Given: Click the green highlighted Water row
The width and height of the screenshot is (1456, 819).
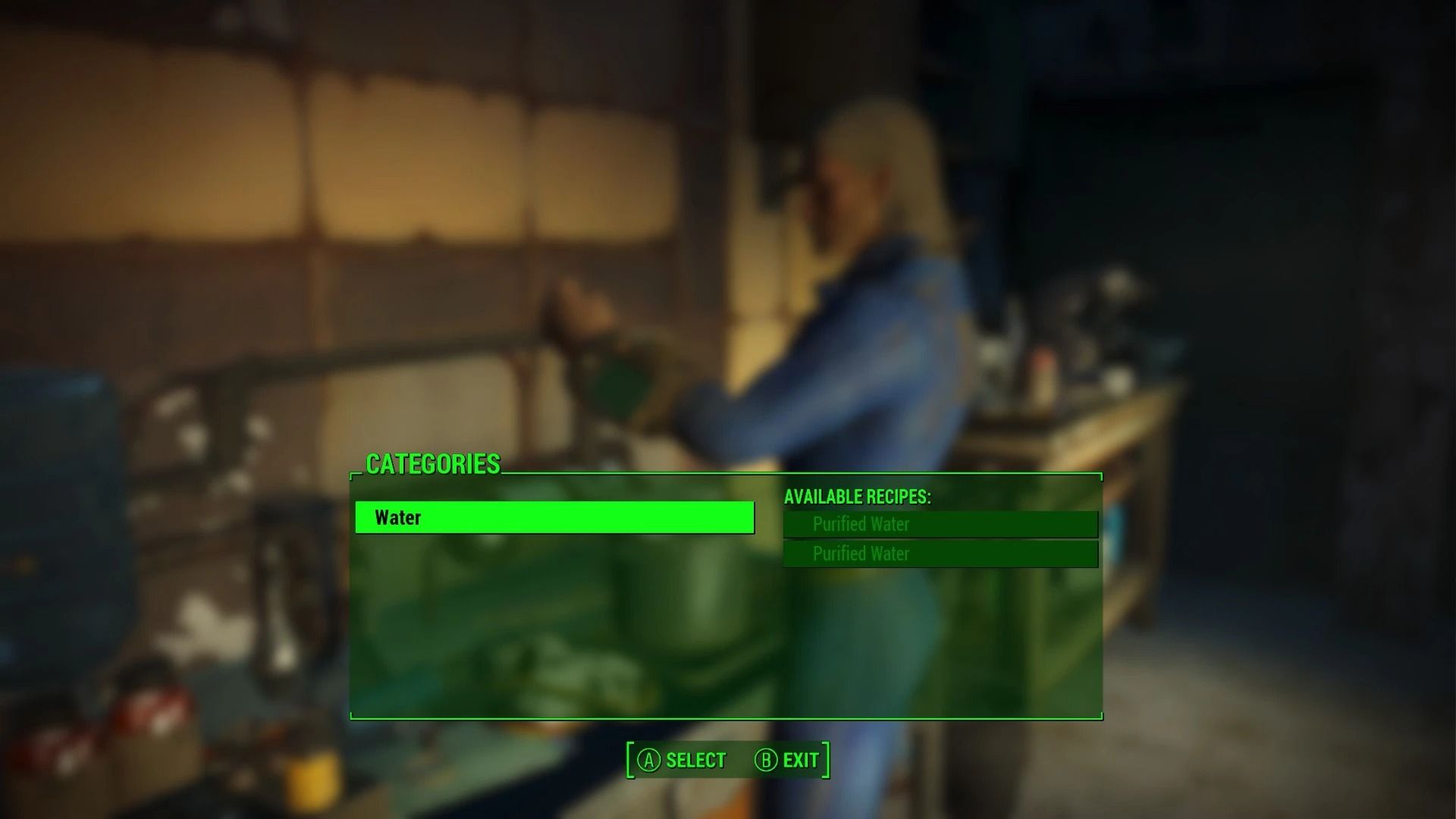Looking at the screenshot, I should pyautogui.click(x=554, y=518).
